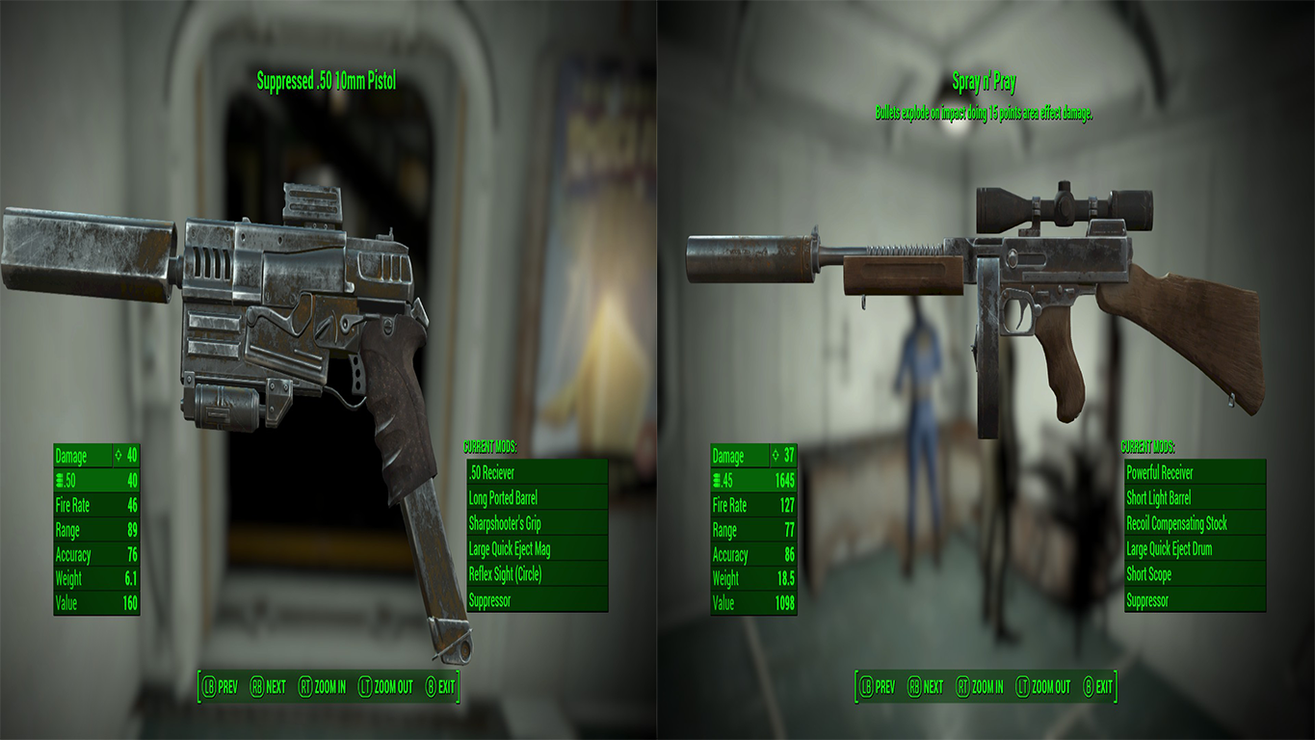1315x740 pixels.
Task: Select the 10mm Pistol's Suppressor mod row
Action: pyautogui.click(x=537, y=600)
